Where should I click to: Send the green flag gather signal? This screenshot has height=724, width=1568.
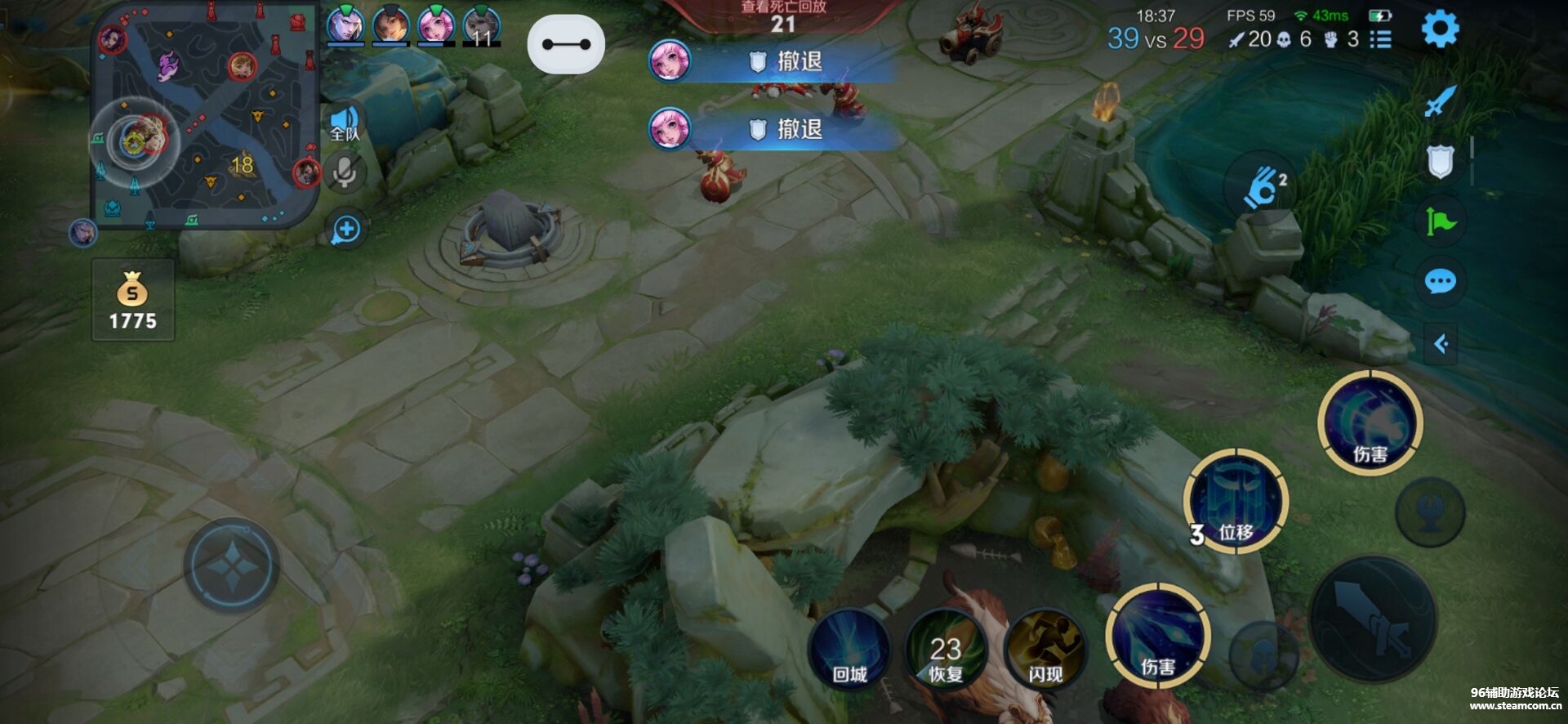1440,221
